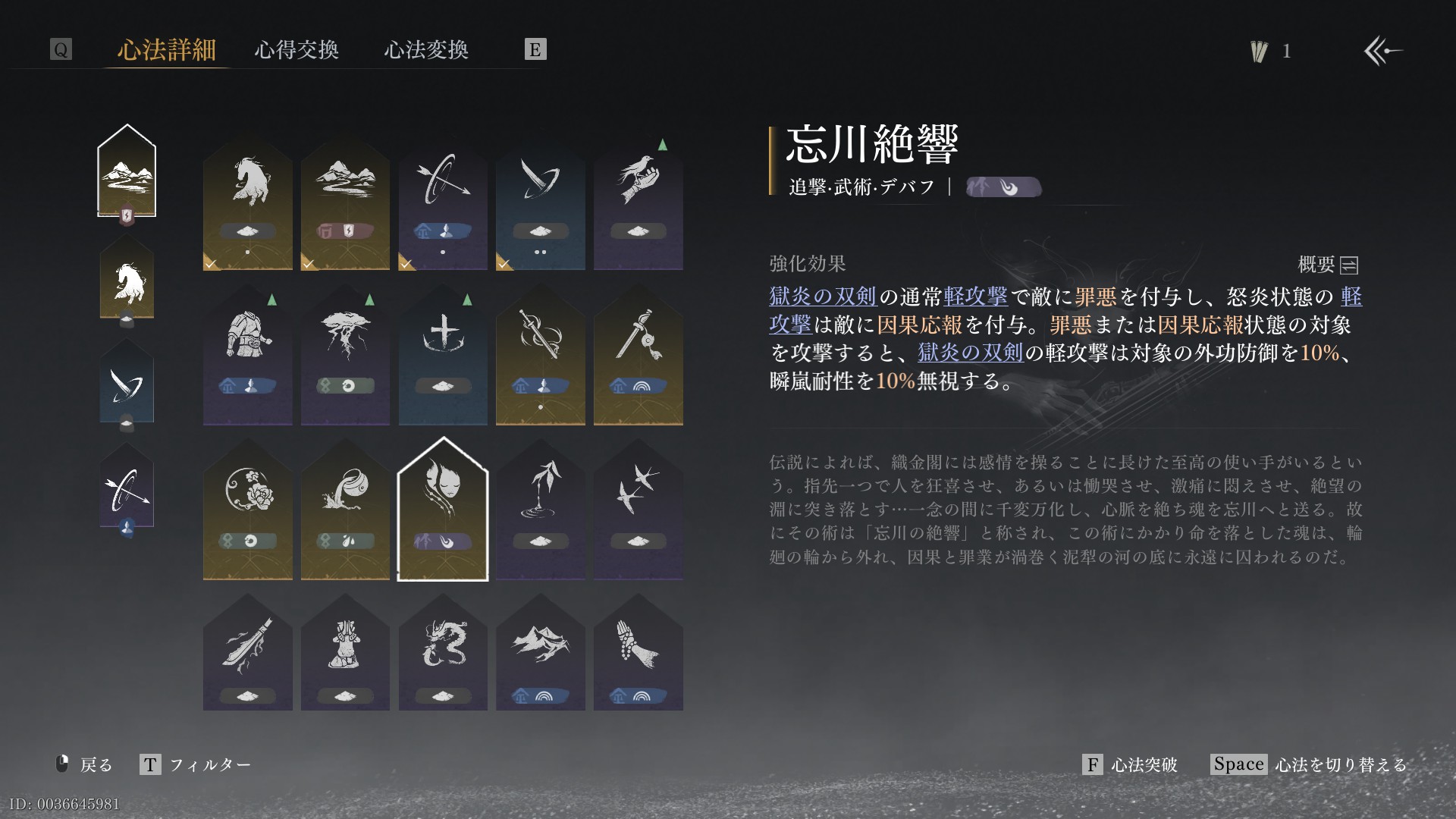The image size is (1456, 819).
Task: Choose 心法を切り替える to switch inner art
Action: pos(1310,764)
